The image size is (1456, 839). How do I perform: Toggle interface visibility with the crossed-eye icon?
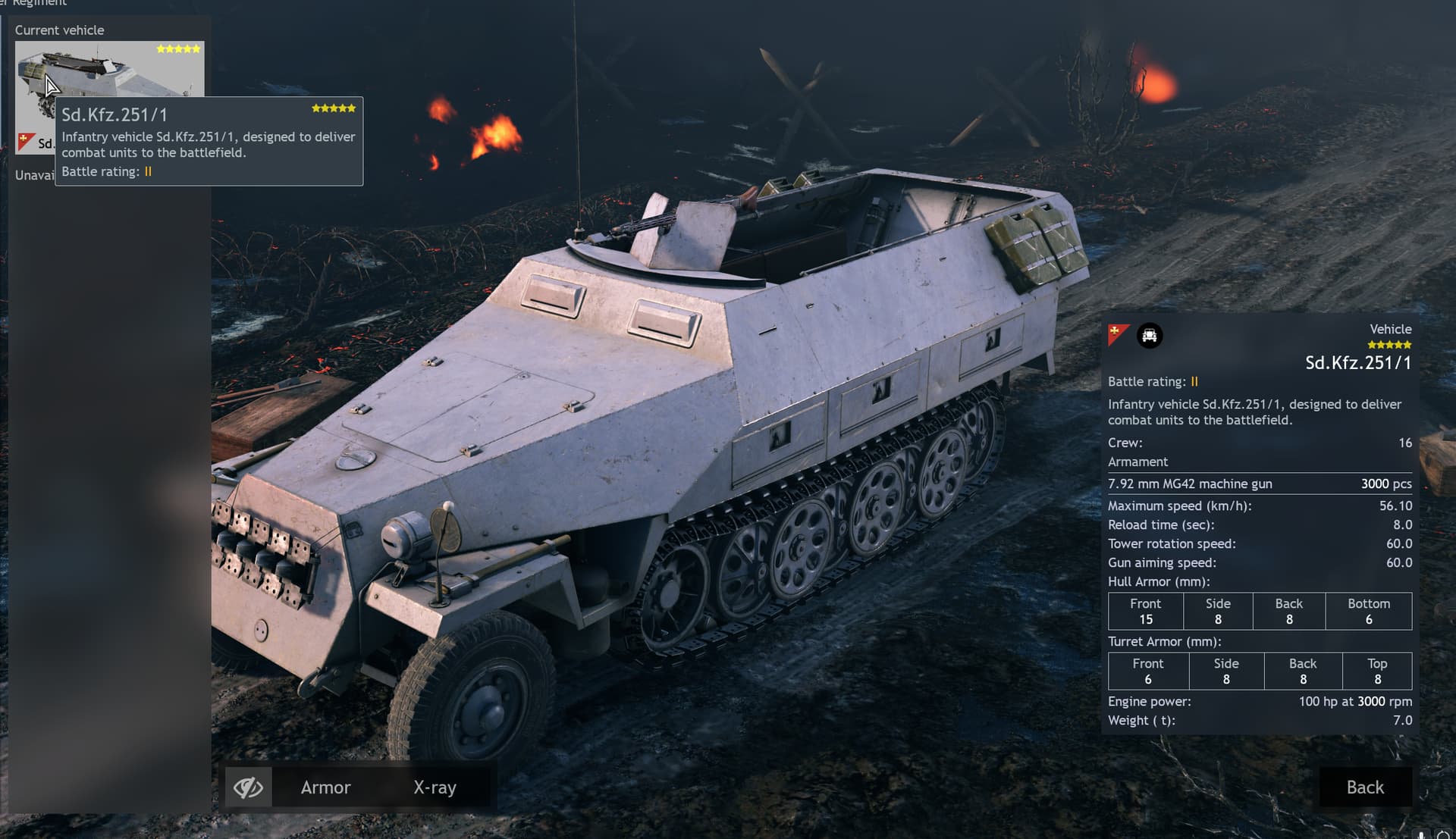(x=248, y=787)
